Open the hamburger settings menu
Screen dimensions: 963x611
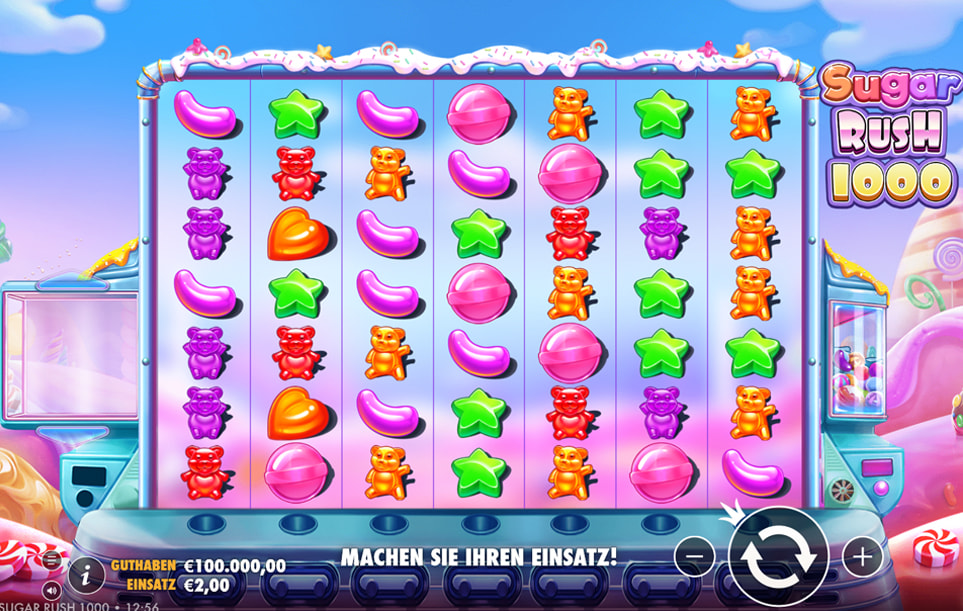point(51,562)
